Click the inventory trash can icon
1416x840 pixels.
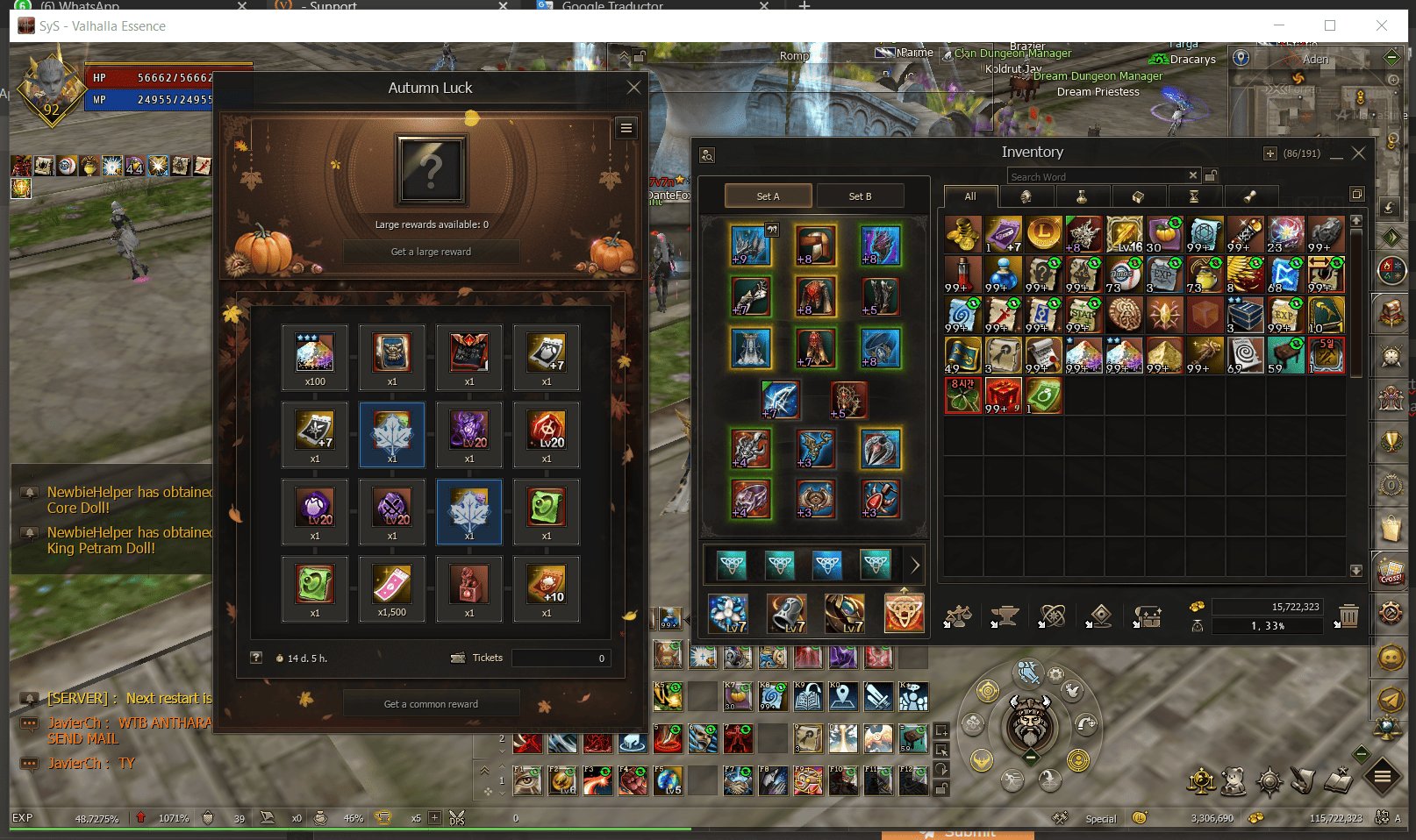pyautogui.click(x=1348, y=616)
